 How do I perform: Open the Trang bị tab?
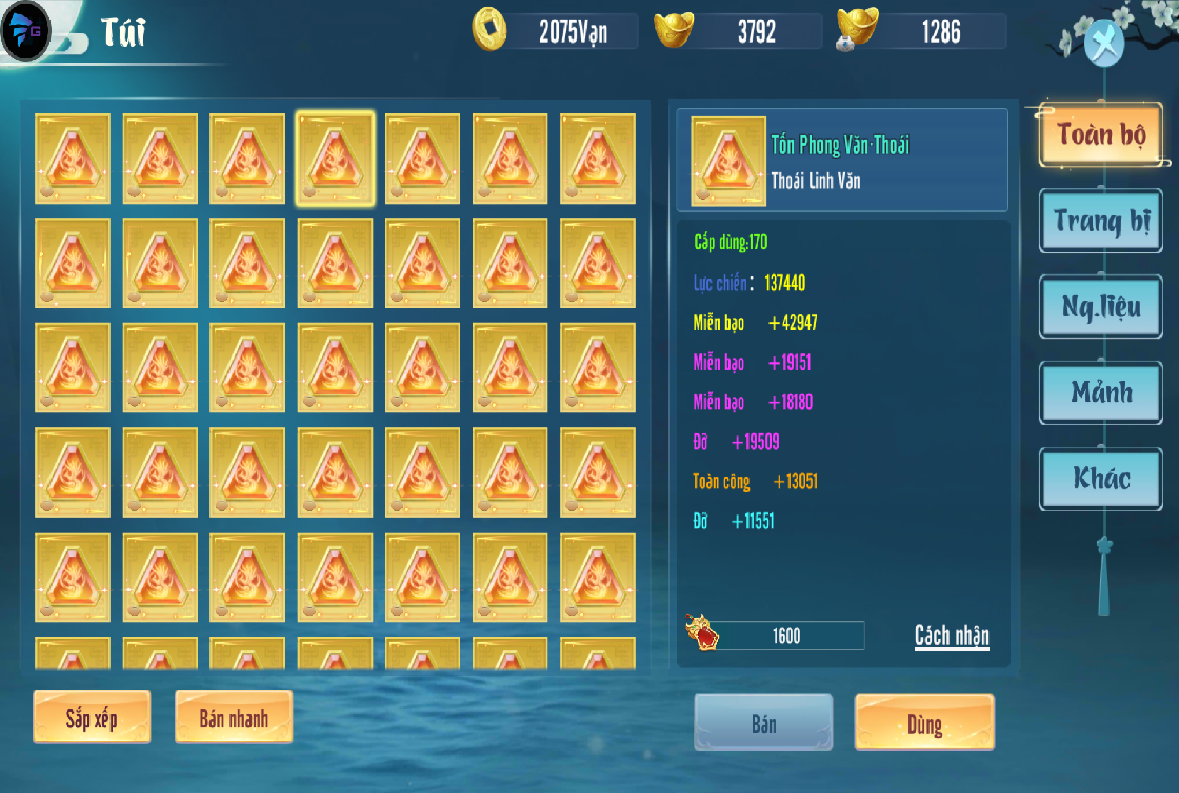point(1101,221)
